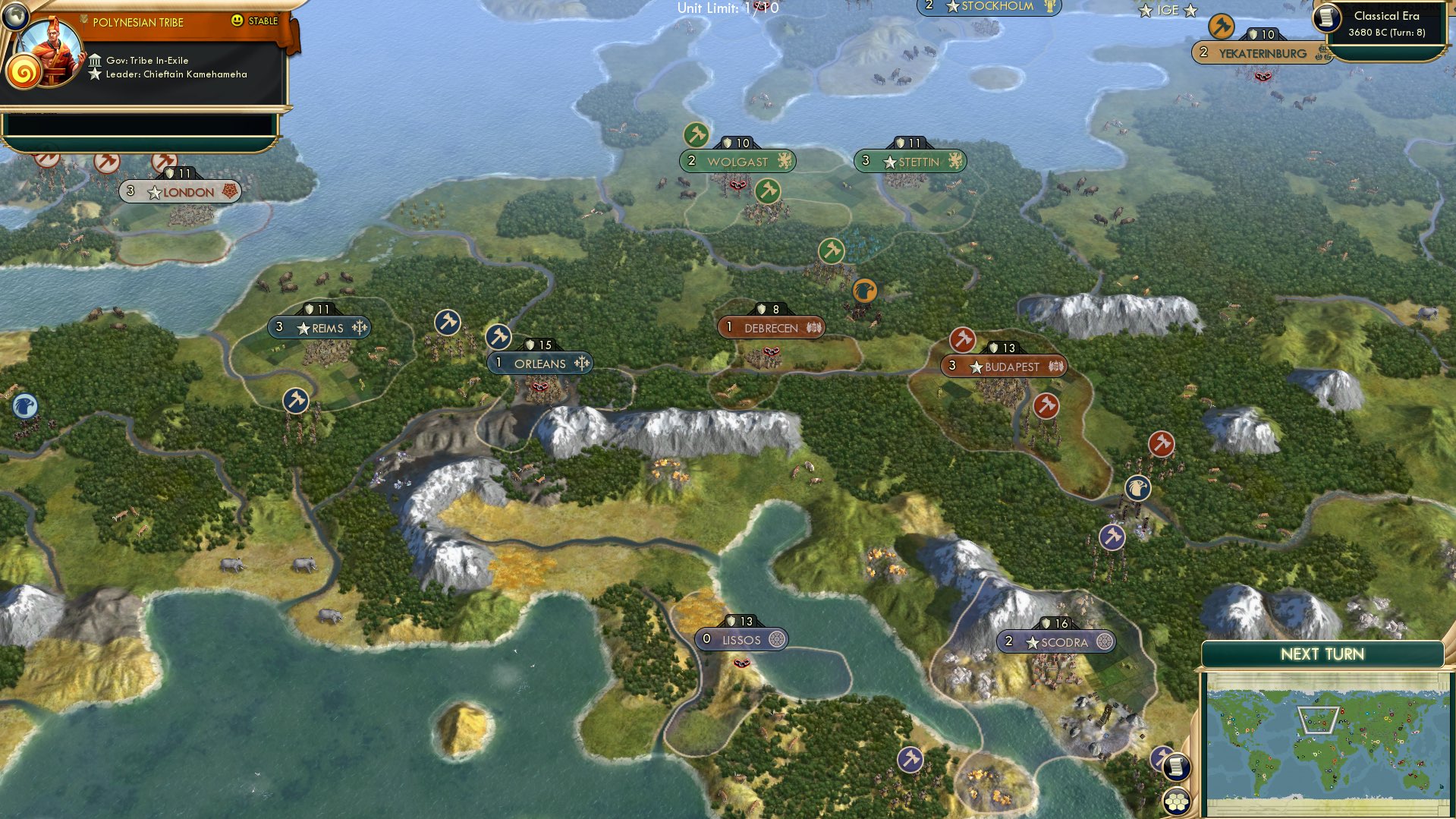
Task: Select the red hammer unit above Budapest
Action: 961,341
